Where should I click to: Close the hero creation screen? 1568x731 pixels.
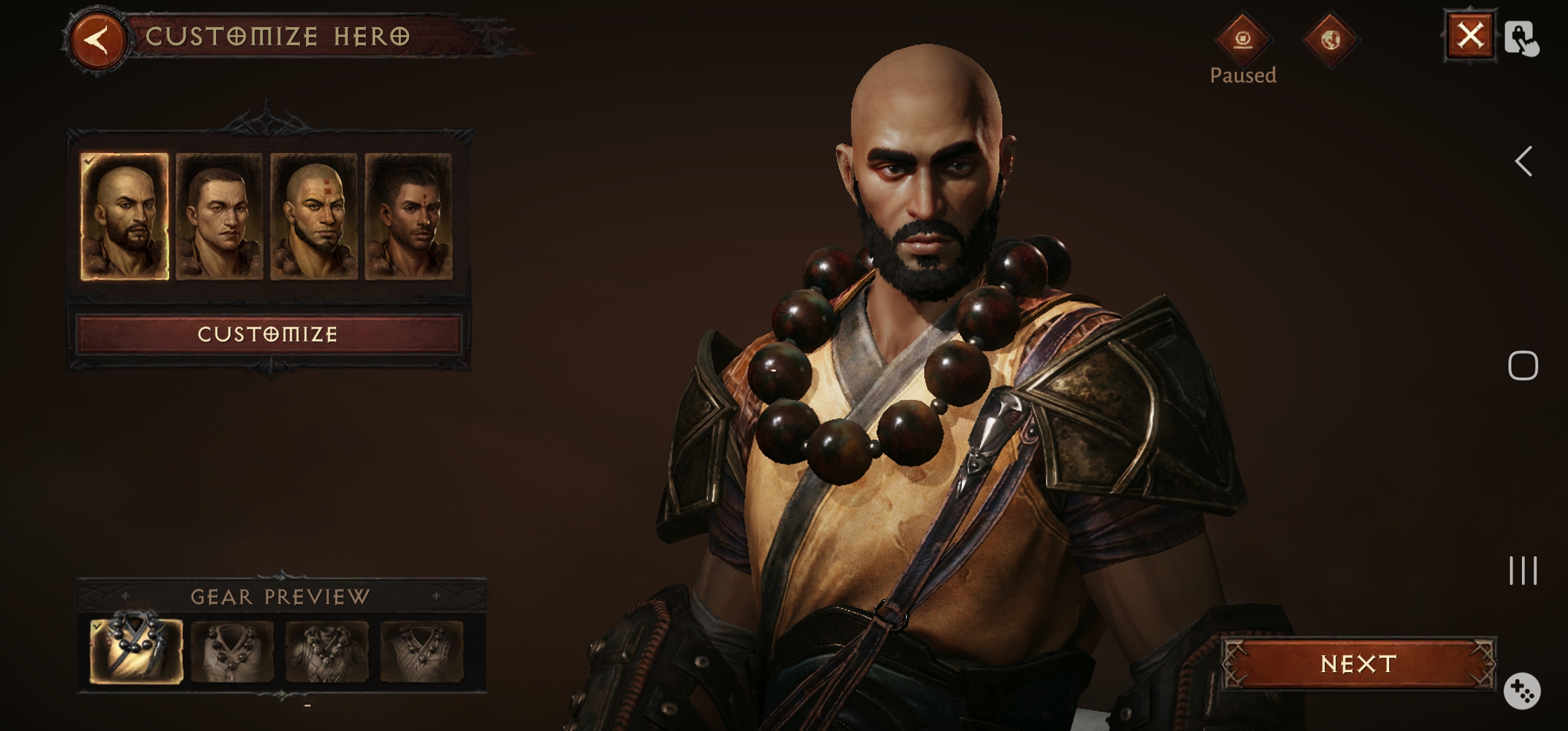tap(1469, 37)
